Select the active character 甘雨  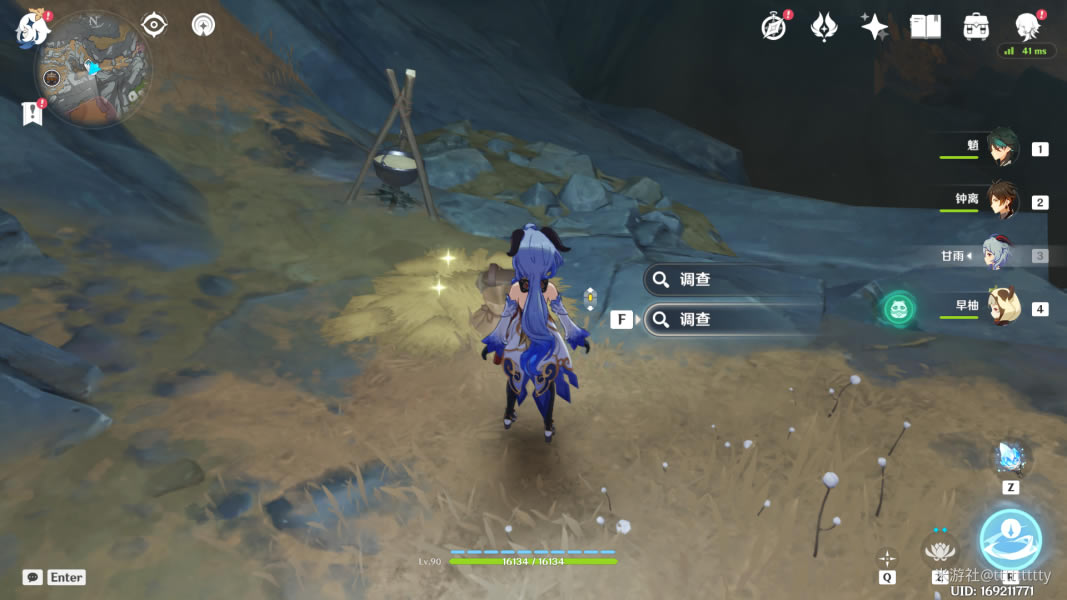996,255
